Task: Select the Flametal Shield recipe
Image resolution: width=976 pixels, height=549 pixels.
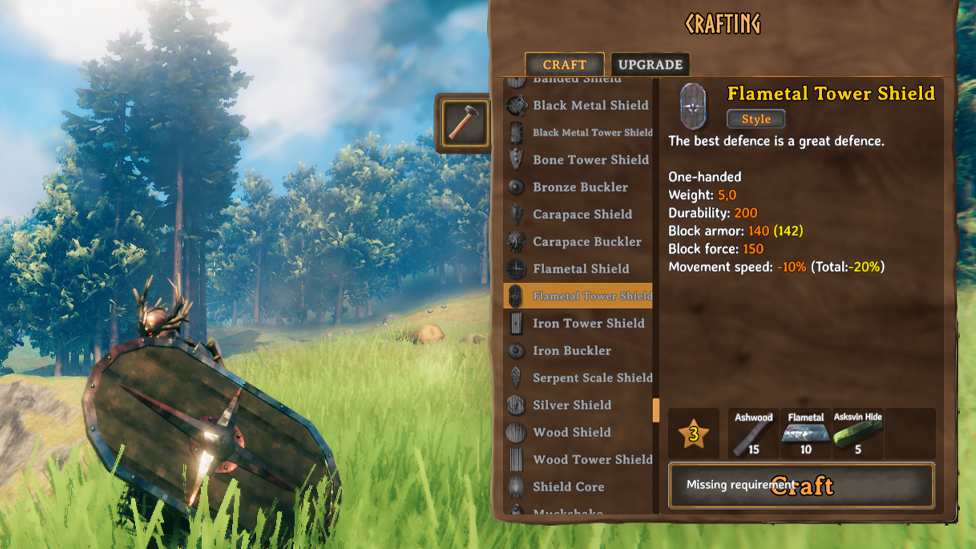Action: pyautogui.click(x=581, y=268)
